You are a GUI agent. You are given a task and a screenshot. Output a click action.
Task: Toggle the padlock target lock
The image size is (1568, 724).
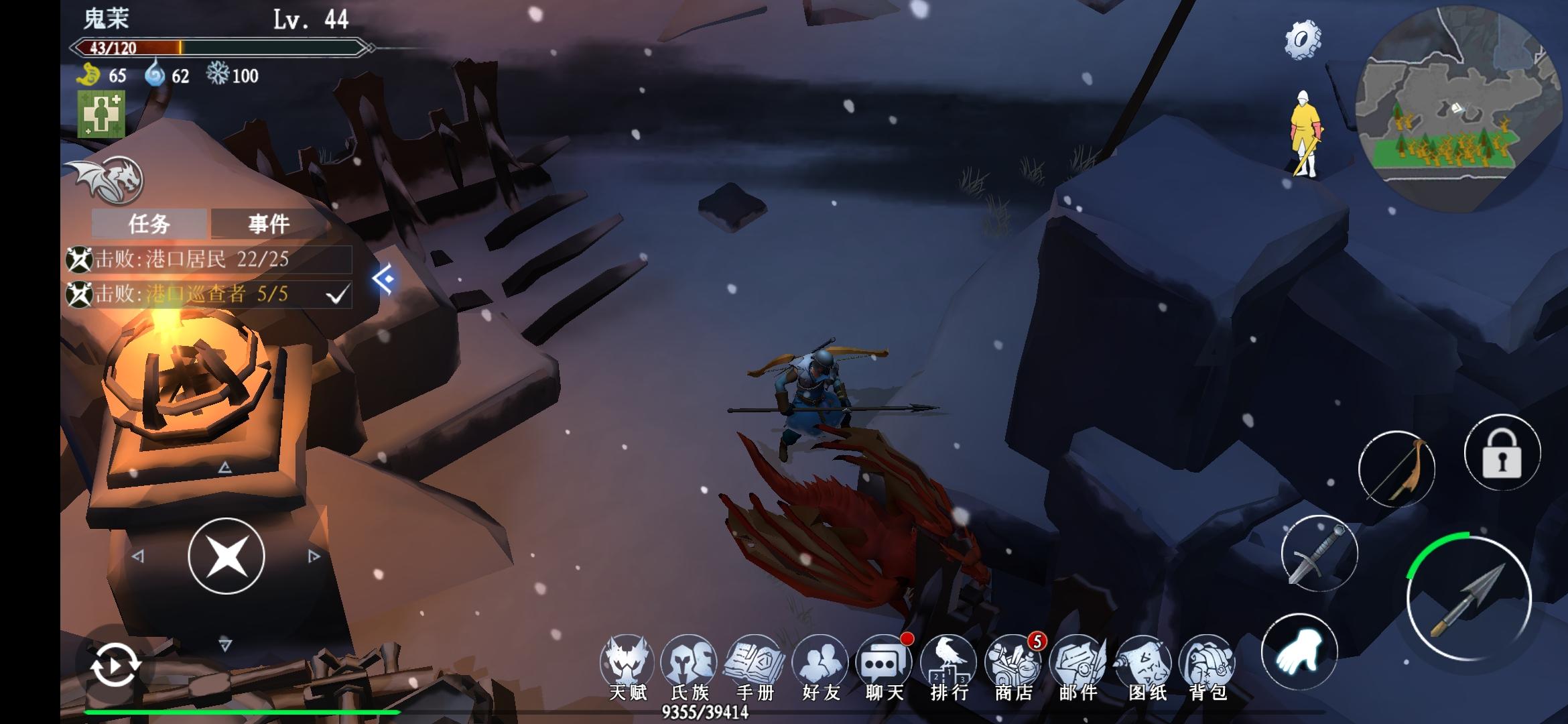[1502, 454]
